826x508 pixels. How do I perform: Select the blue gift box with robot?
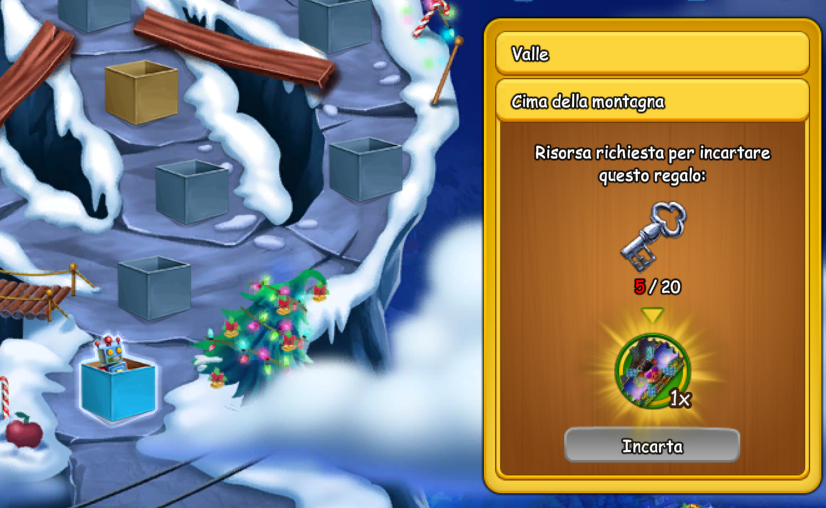pos(118,383)
